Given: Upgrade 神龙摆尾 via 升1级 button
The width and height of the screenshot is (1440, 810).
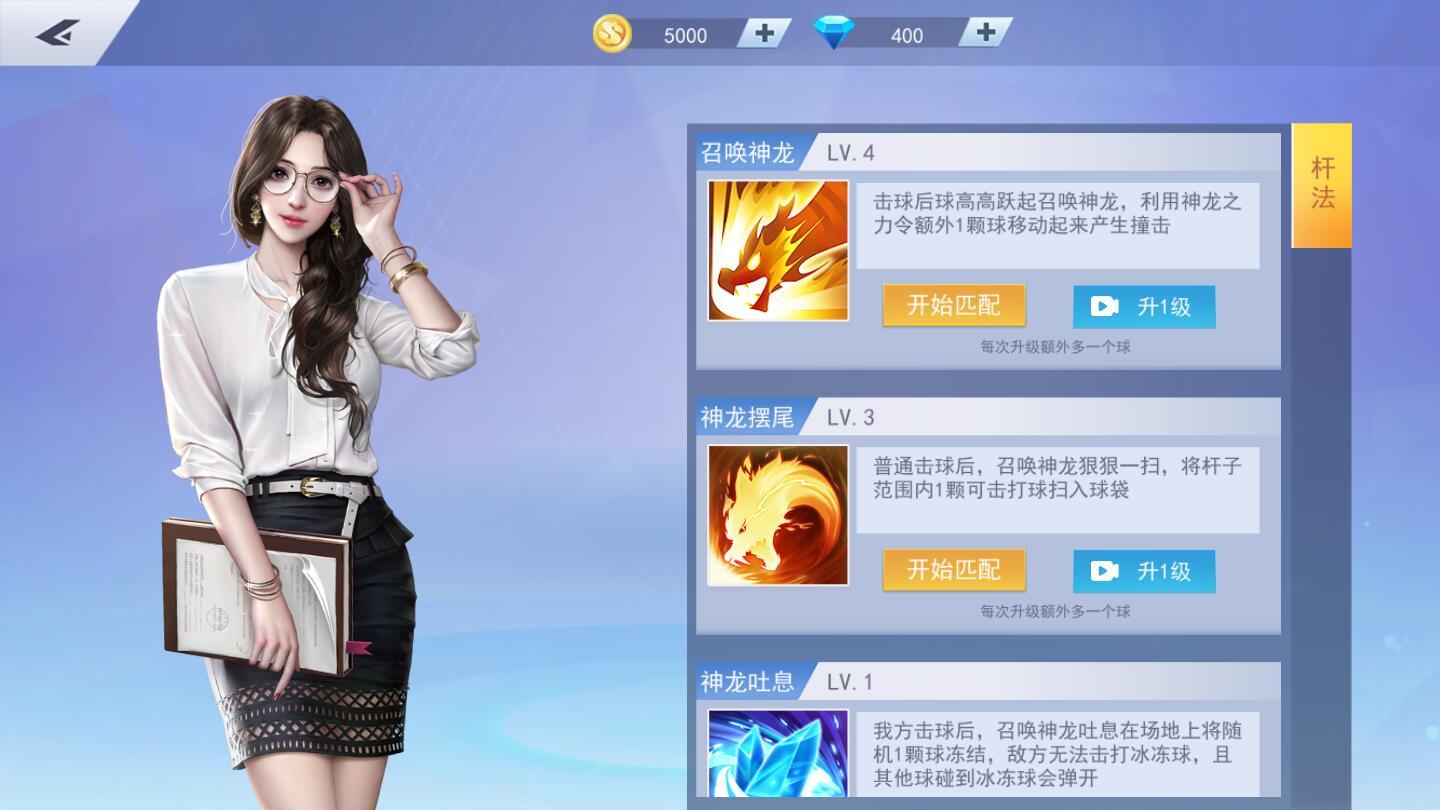Looking at the screenshot, I should click(x=1144, y=572).
